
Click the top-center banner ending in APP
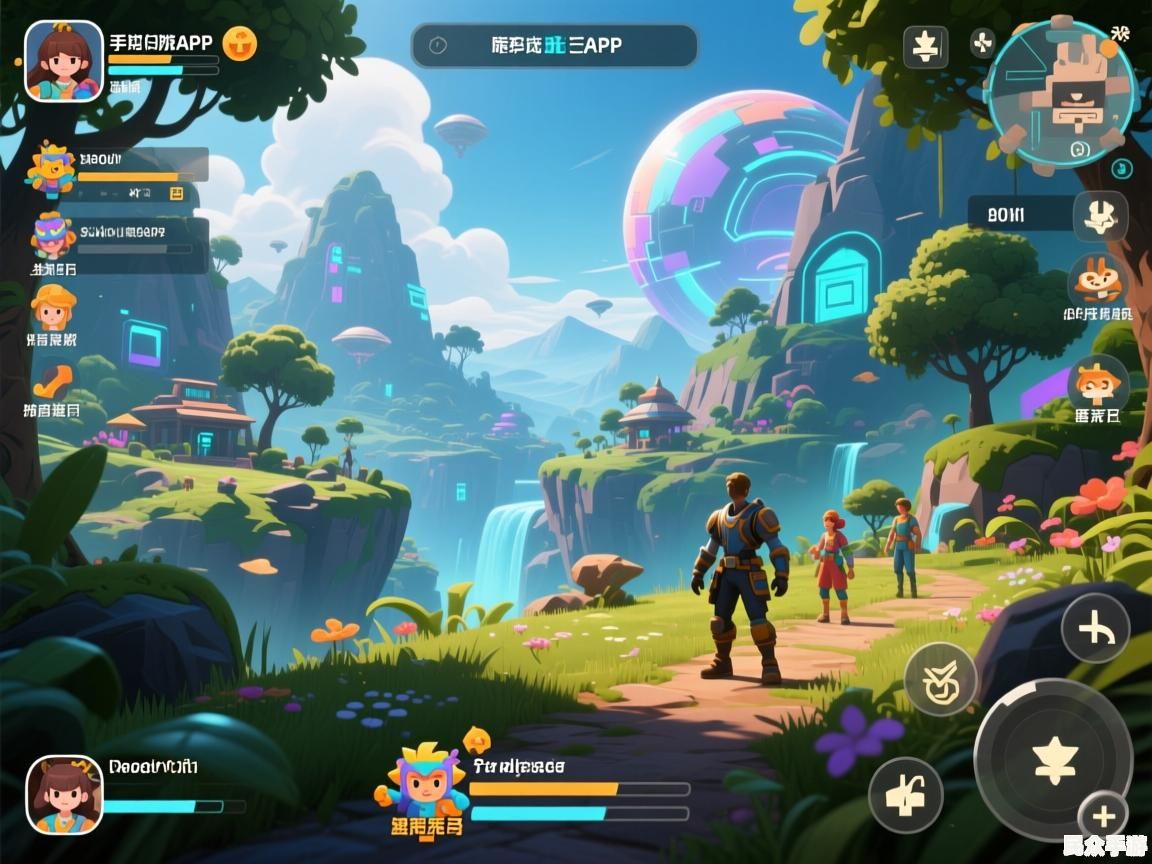(554, 45)
